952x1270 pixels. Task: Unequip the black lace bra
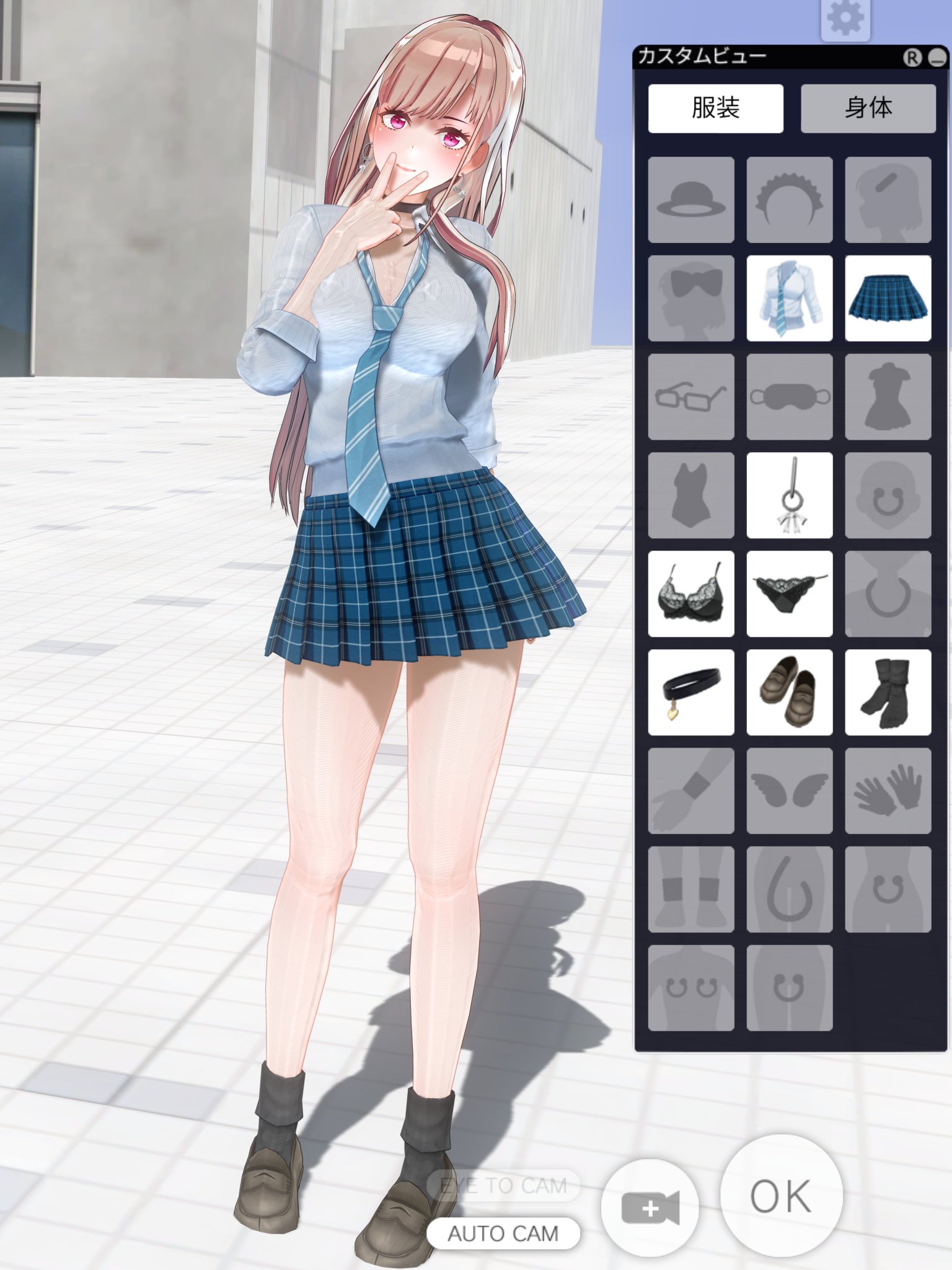[x=691, y=594]
